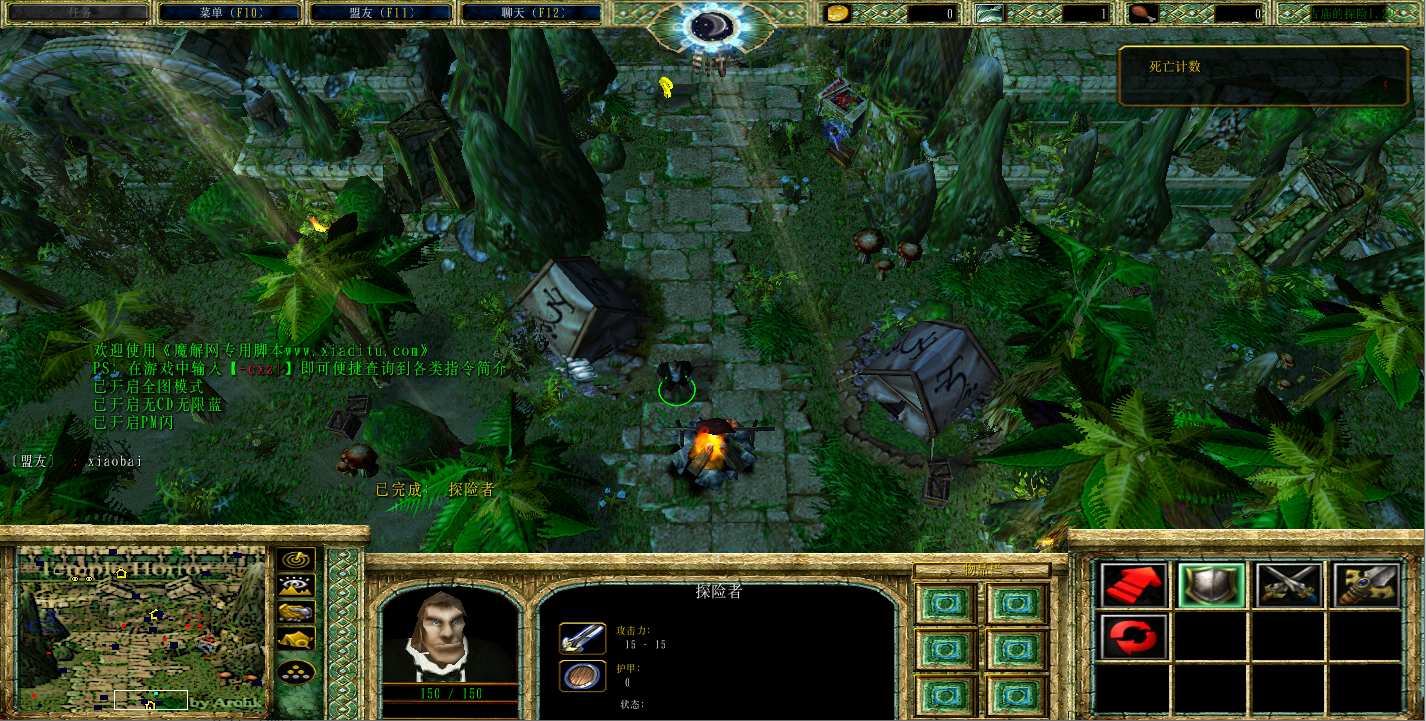1426x721 pixels.
Task: Click the gold coin resource icon
Action: pyautogui.click(x=837, y=13)
